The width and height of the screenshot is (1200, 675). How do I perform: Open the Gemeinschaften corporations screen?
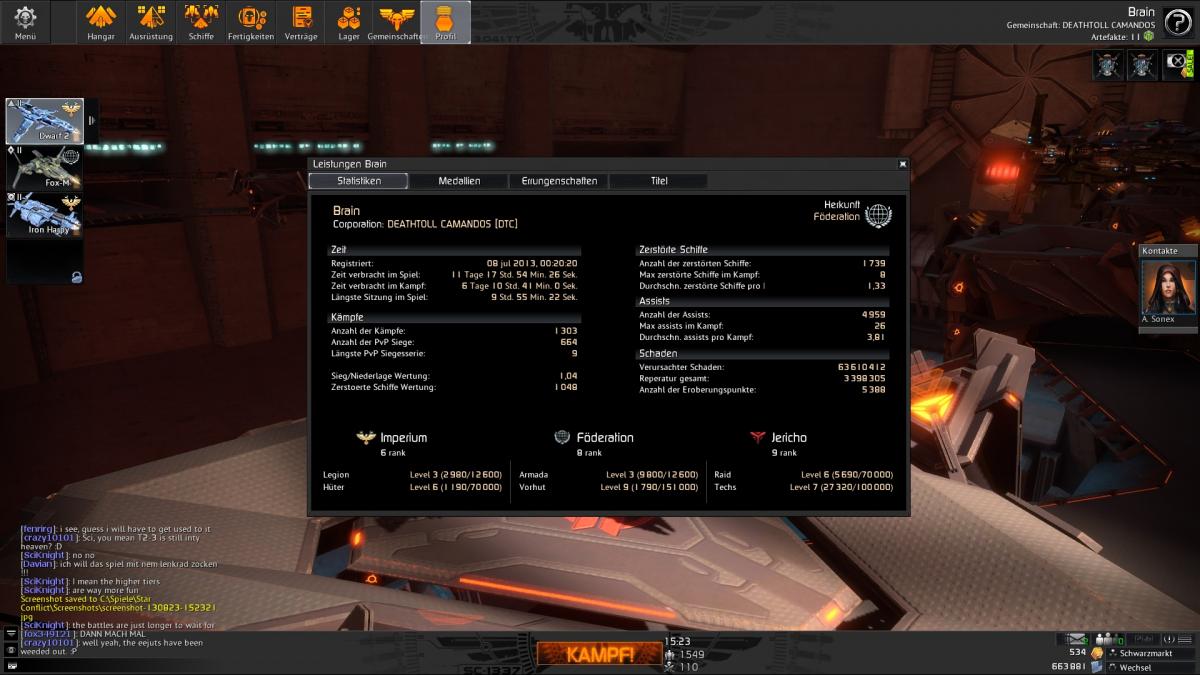[397, 22]
